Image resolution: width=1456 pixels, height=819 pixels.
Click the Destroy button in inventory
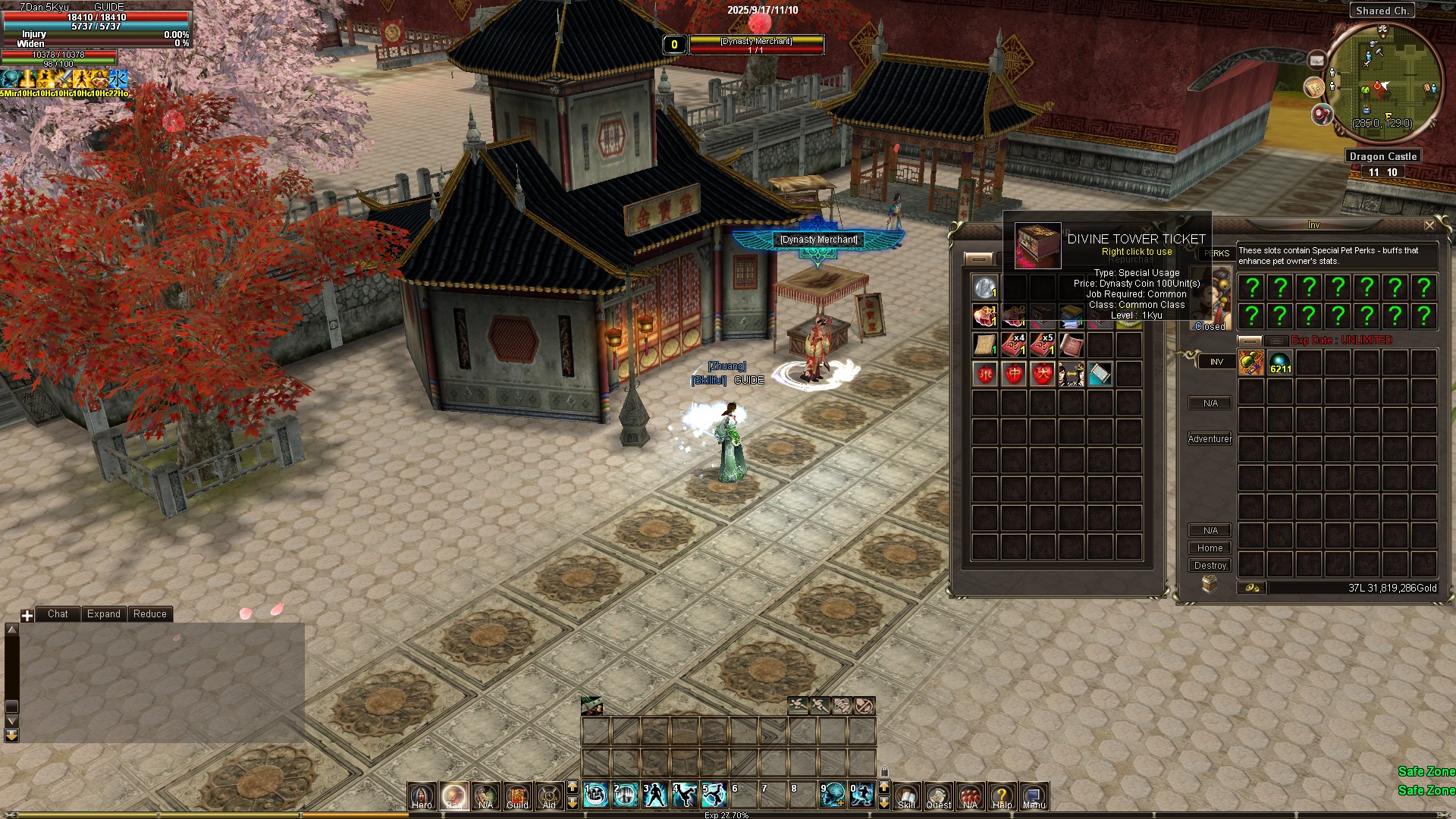click(x=1210, y=566)
